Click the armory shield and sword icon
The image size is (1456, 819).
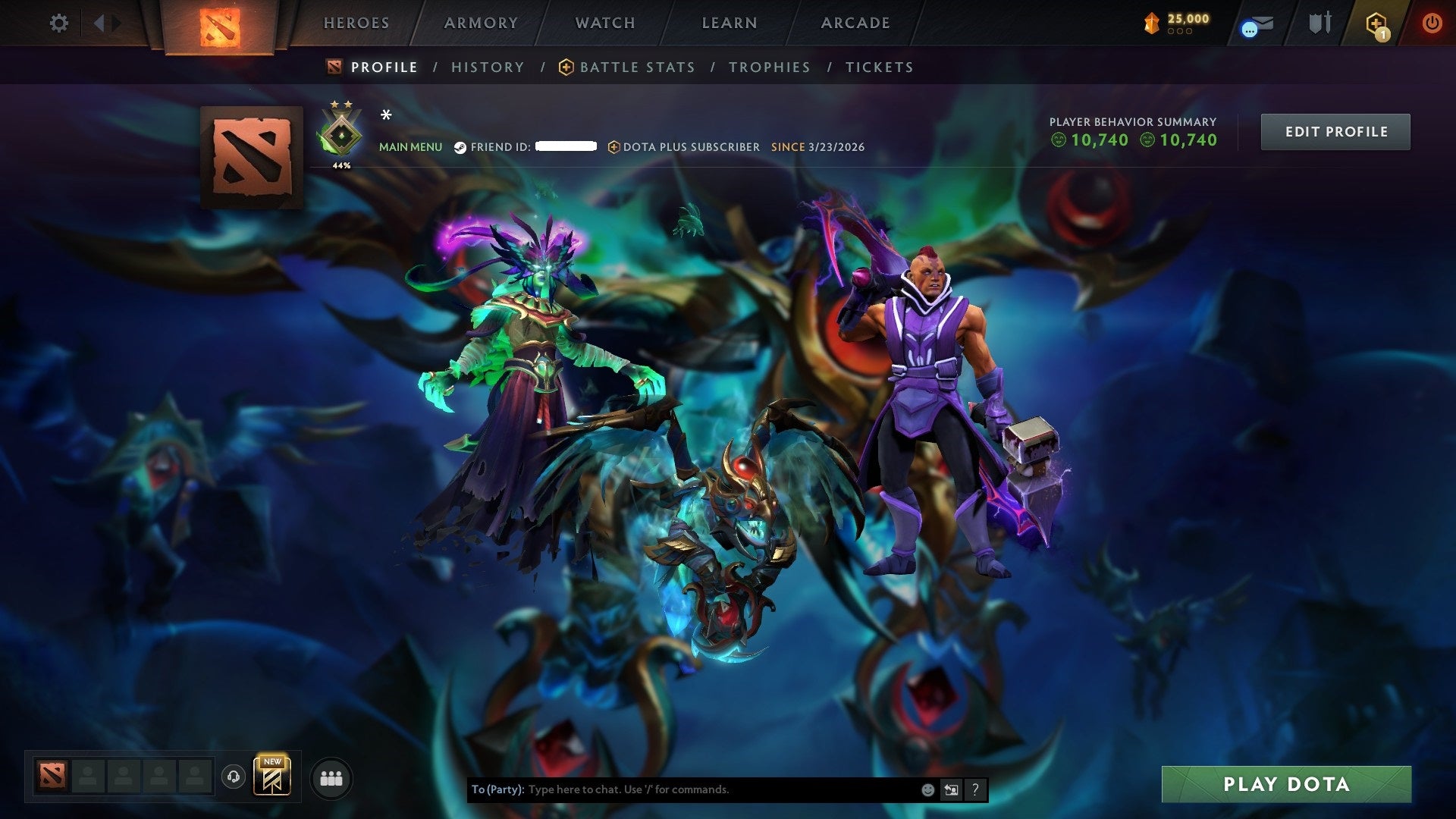tap(1319, 24)
